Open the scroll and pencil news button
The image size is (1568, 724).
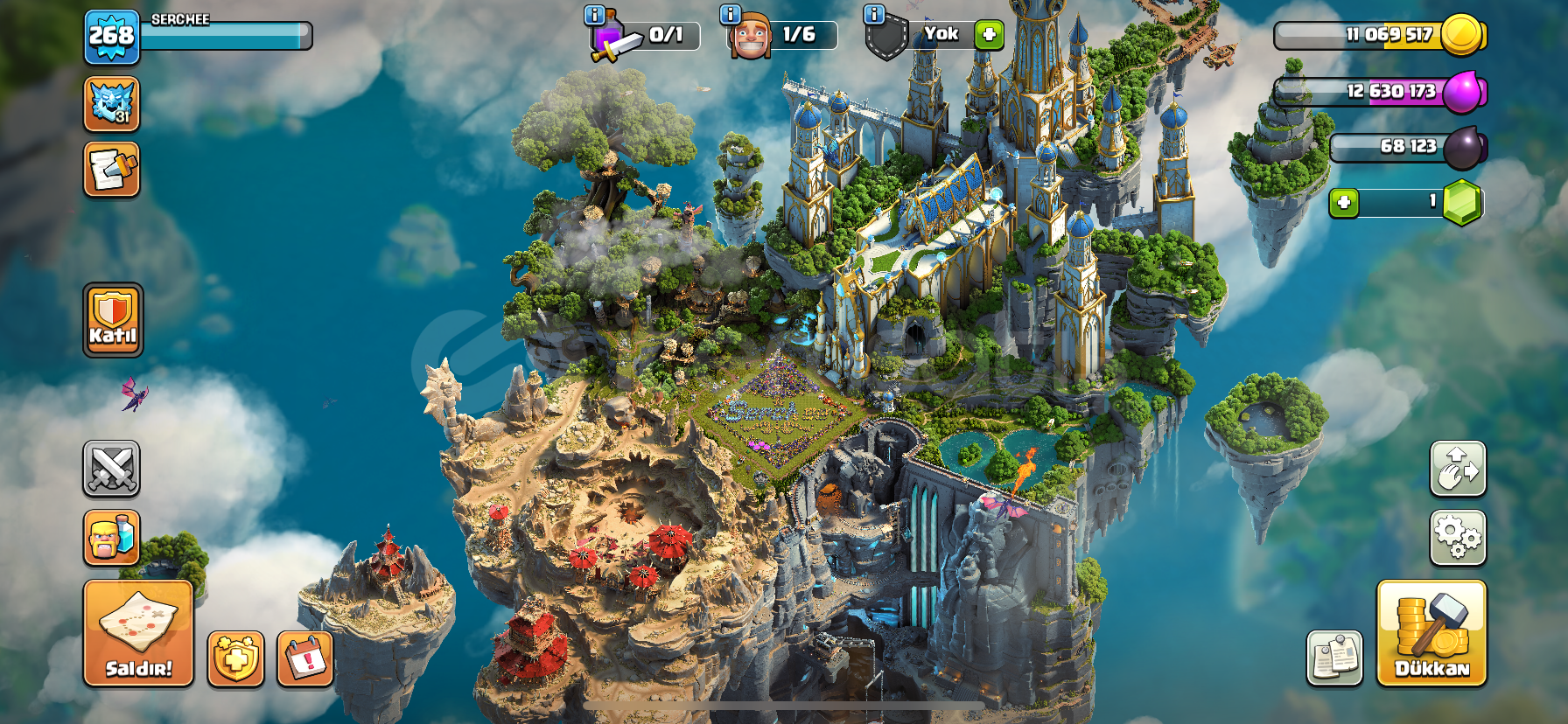(112, 170)
